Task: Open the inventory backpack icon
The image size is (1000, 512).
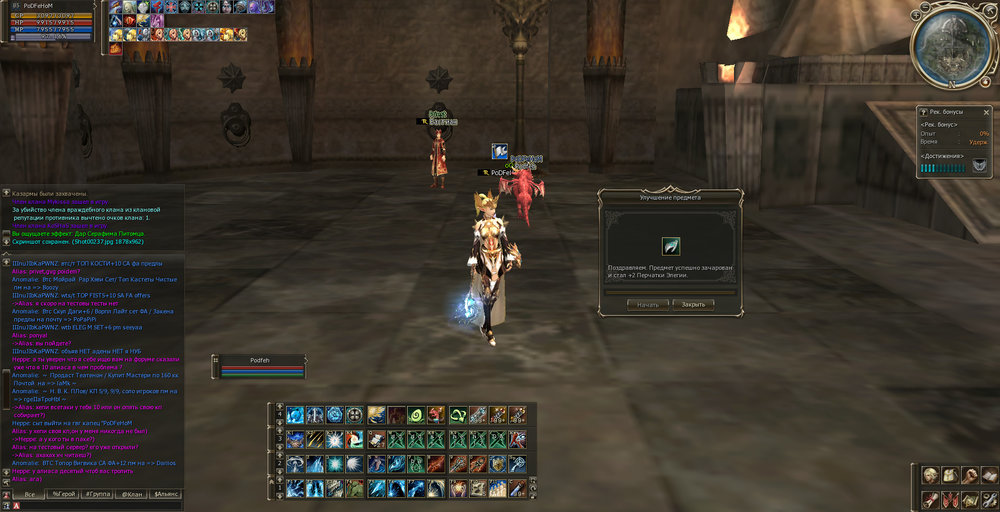Action: pyautogui.click(x=948, y=476)
